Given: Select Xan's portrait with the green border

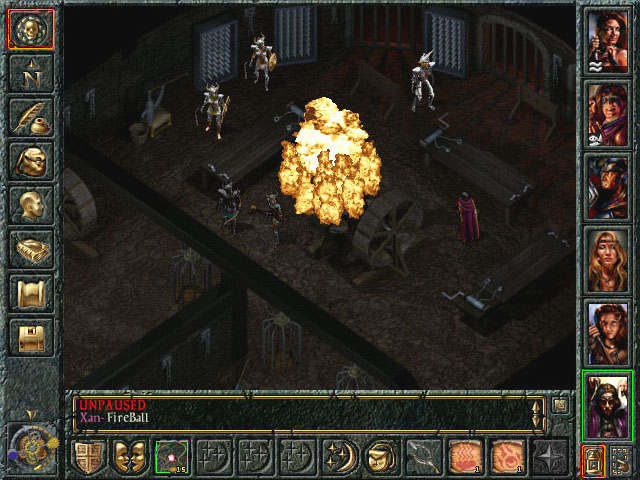Looking at the screenshot, I should point(607,405).
